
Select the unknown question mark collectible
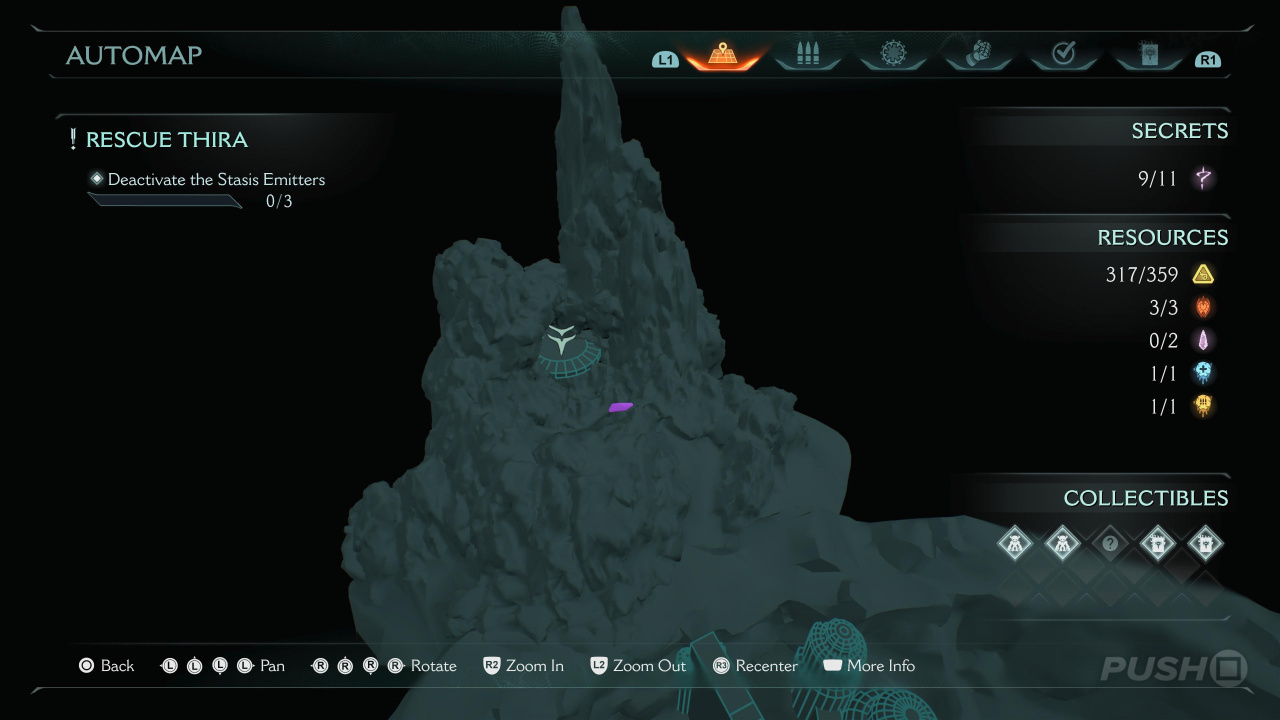pos(1110,544)
